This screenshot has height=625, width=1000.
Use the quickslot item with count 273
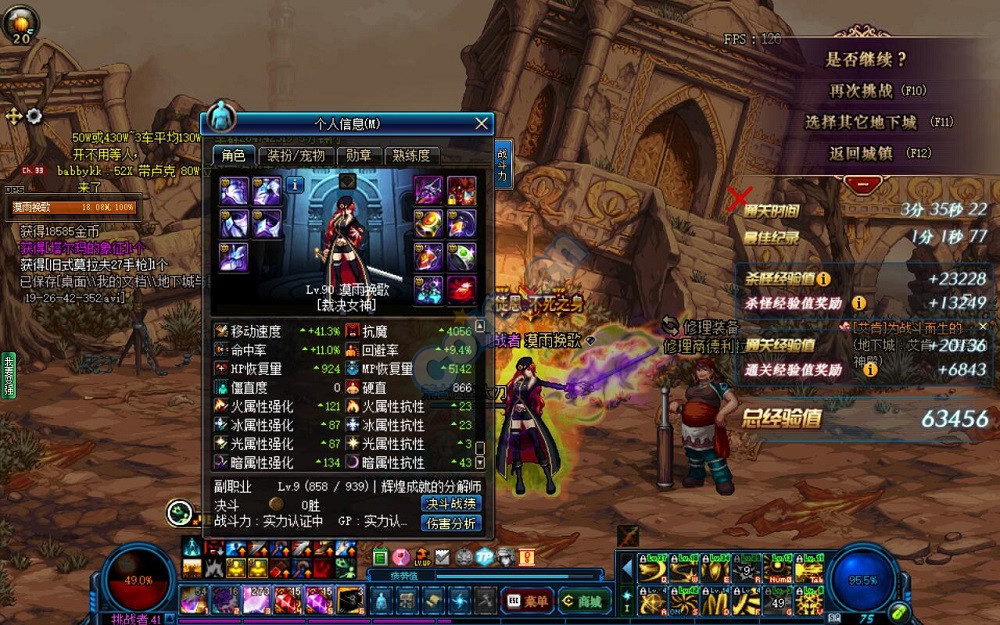click(x=257, y=600)
